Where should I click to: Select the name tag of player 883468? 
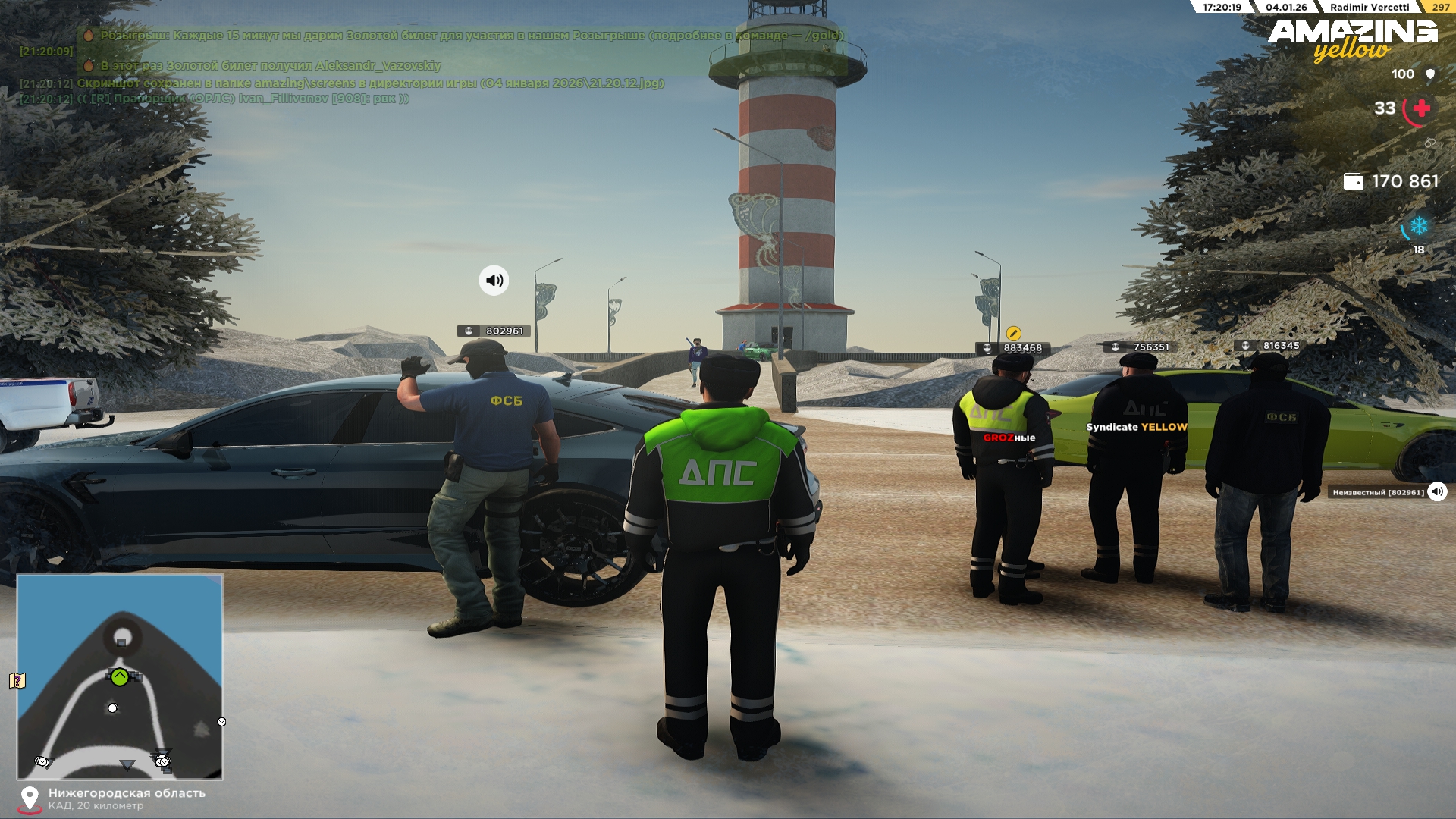[x=1014, y=348]
